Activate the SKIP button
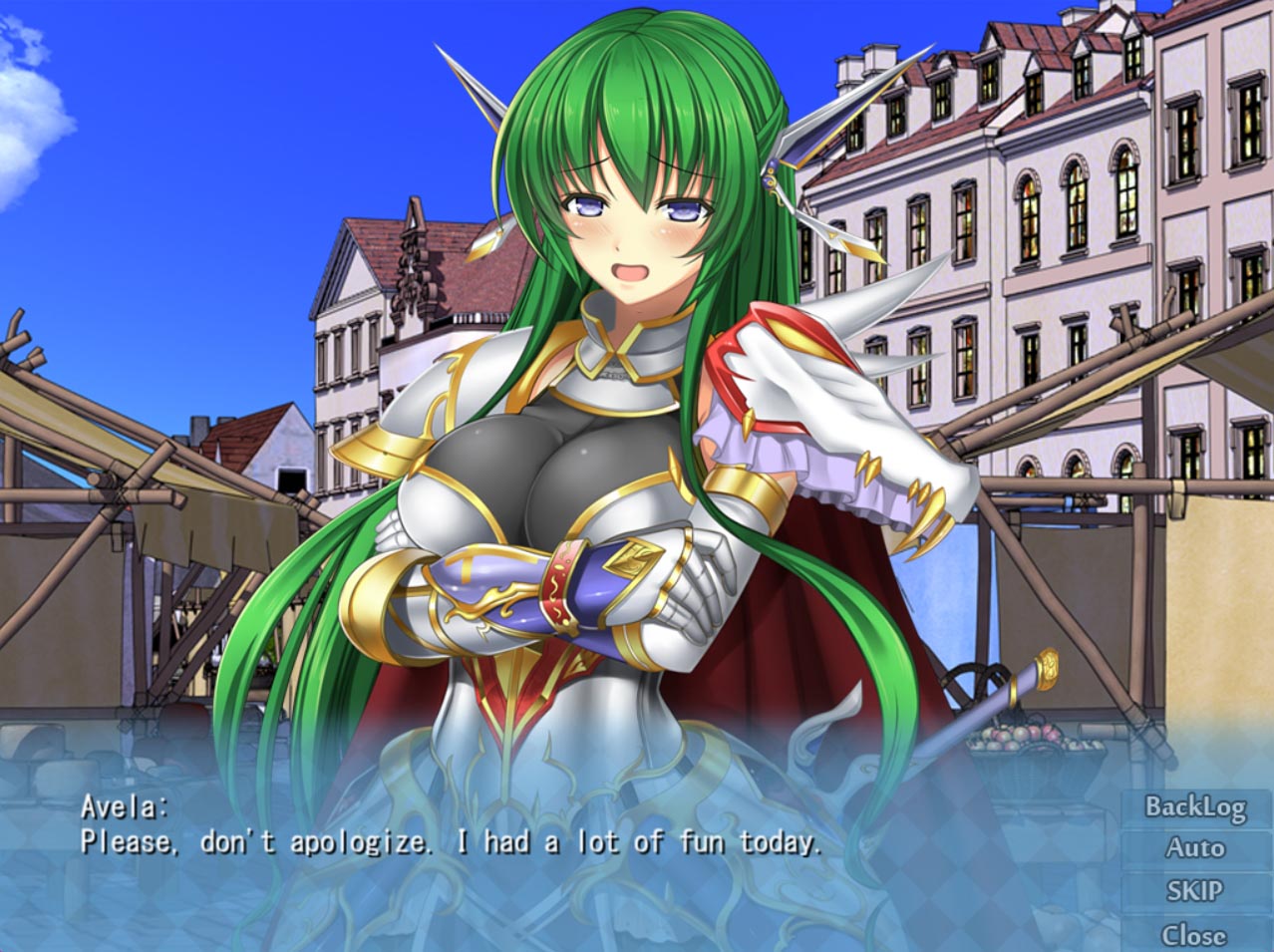Viewport: 1274px width, 952px height. [1195, 890]
